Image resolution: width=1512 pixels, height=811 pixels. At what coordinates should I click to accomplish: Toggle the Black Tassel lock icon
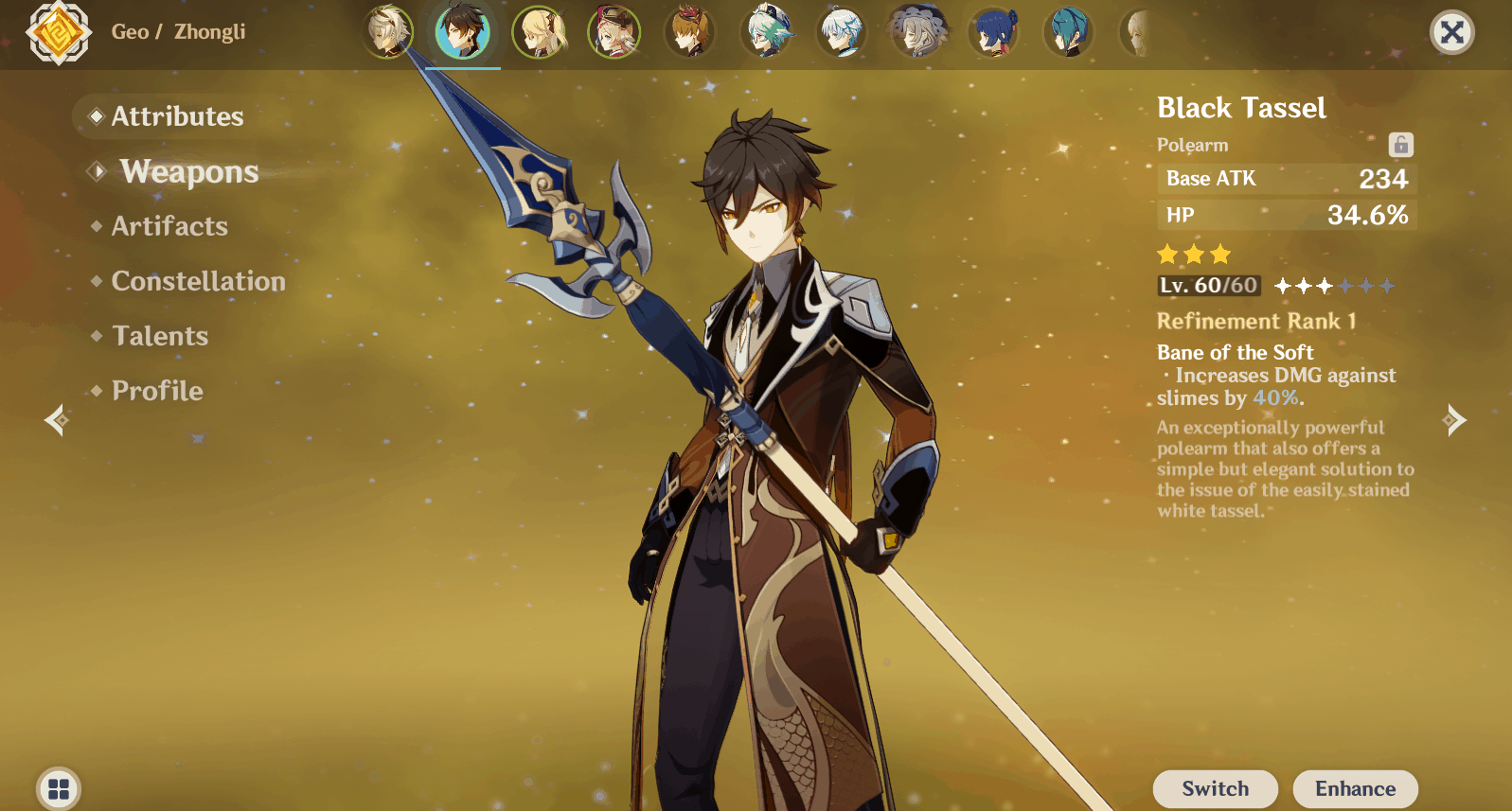click(1400, 145)
